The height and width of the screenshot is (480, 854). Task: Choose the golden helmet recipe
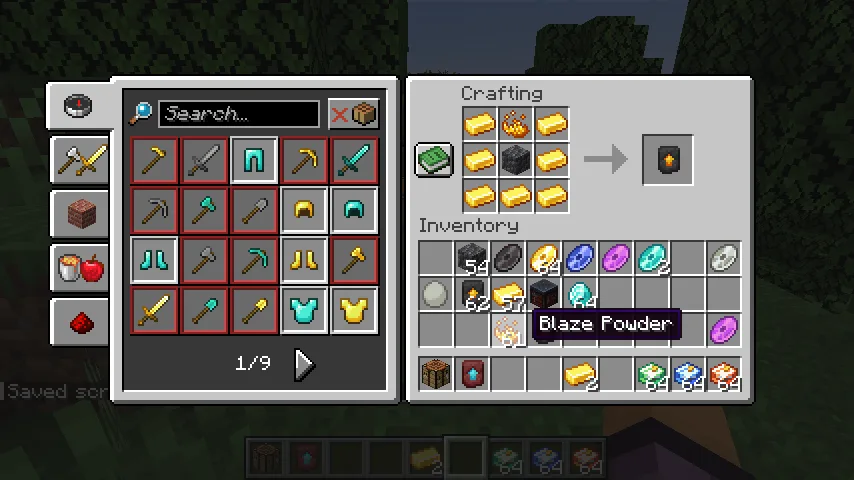(x=304, y=210)
